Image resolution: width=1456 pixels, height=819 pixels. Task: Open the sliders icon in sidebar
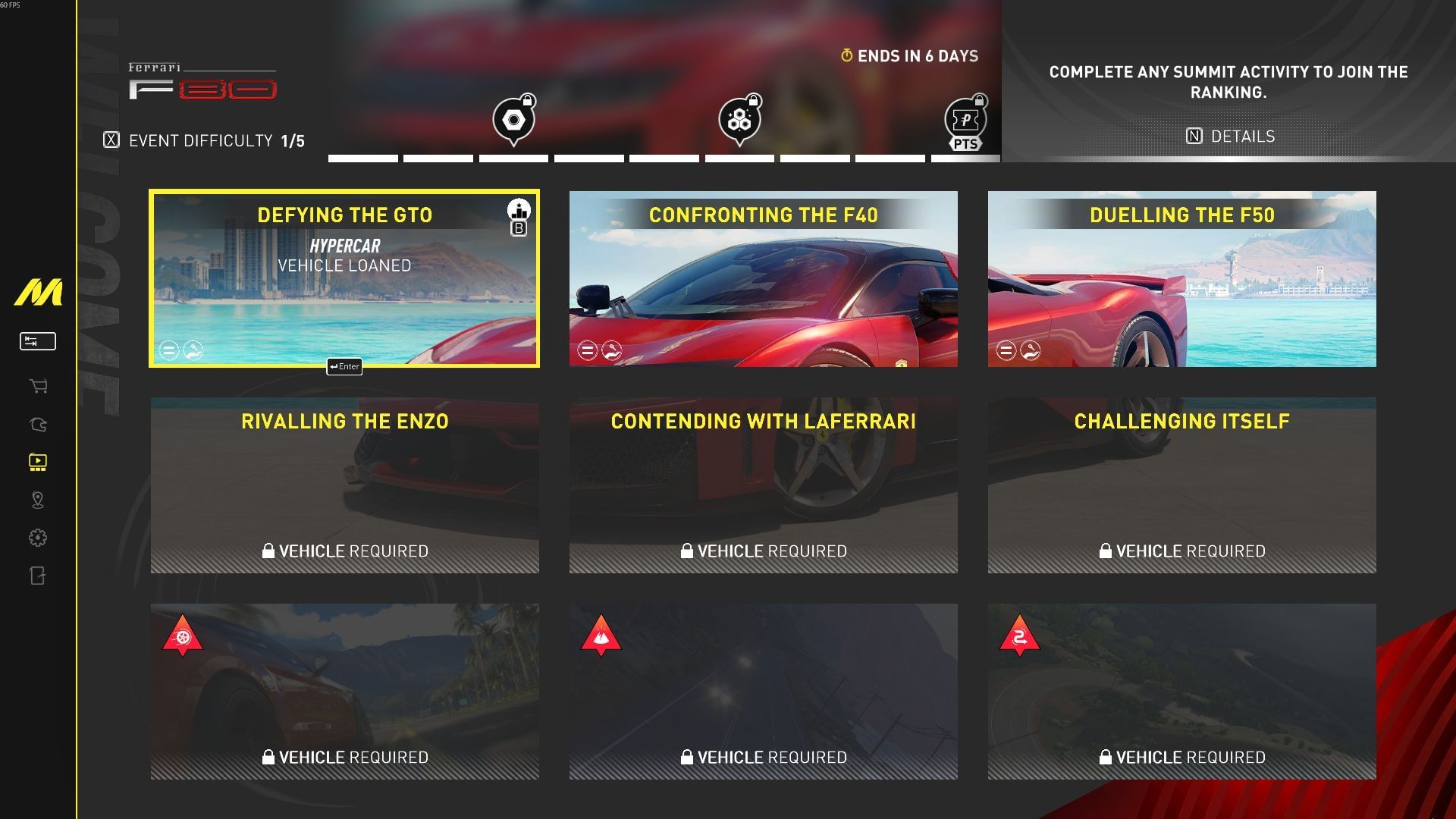click(x=38, y=341)
